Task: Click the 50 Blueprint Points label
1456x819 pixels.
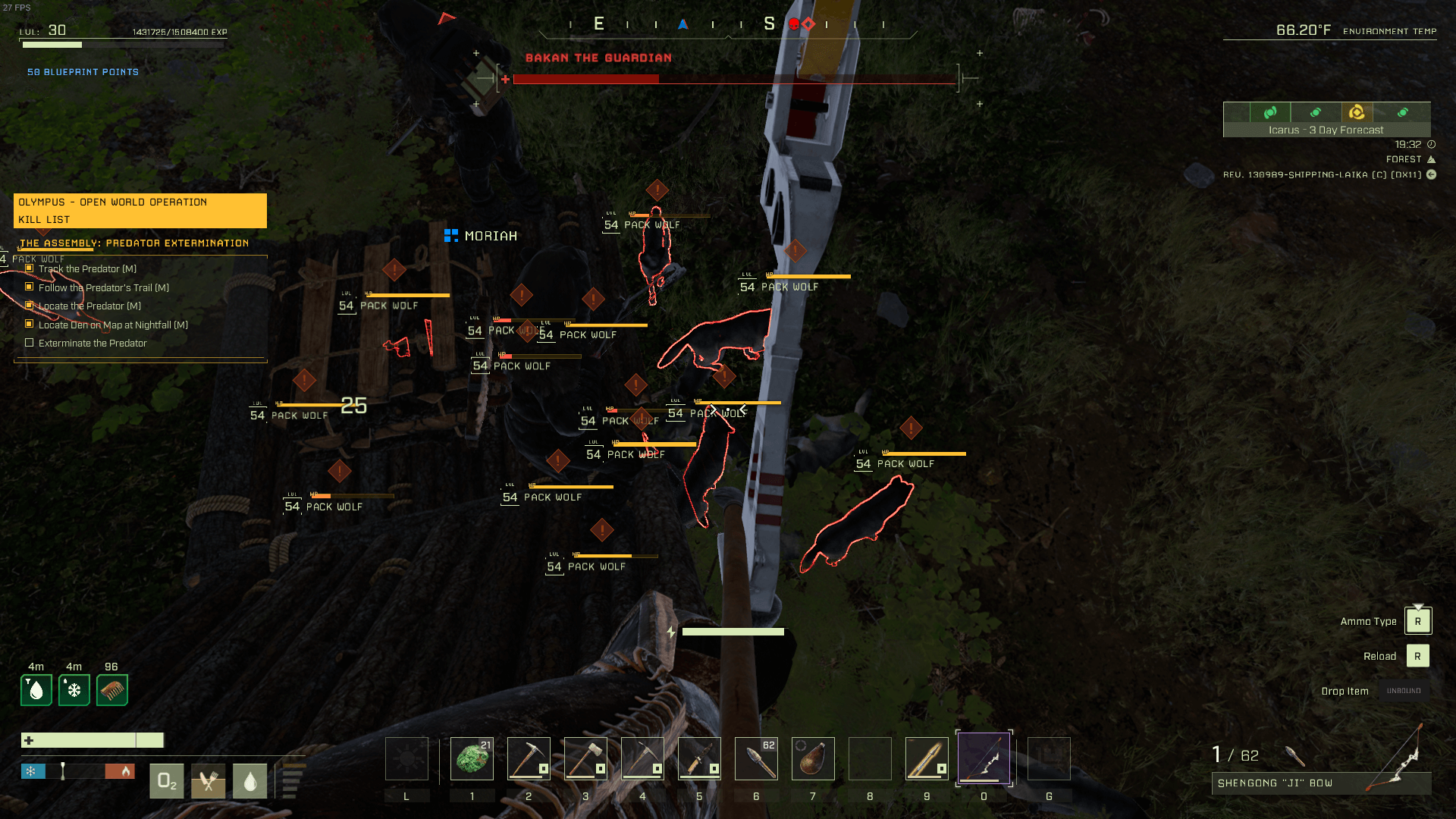Action: (x=83, y=72)
